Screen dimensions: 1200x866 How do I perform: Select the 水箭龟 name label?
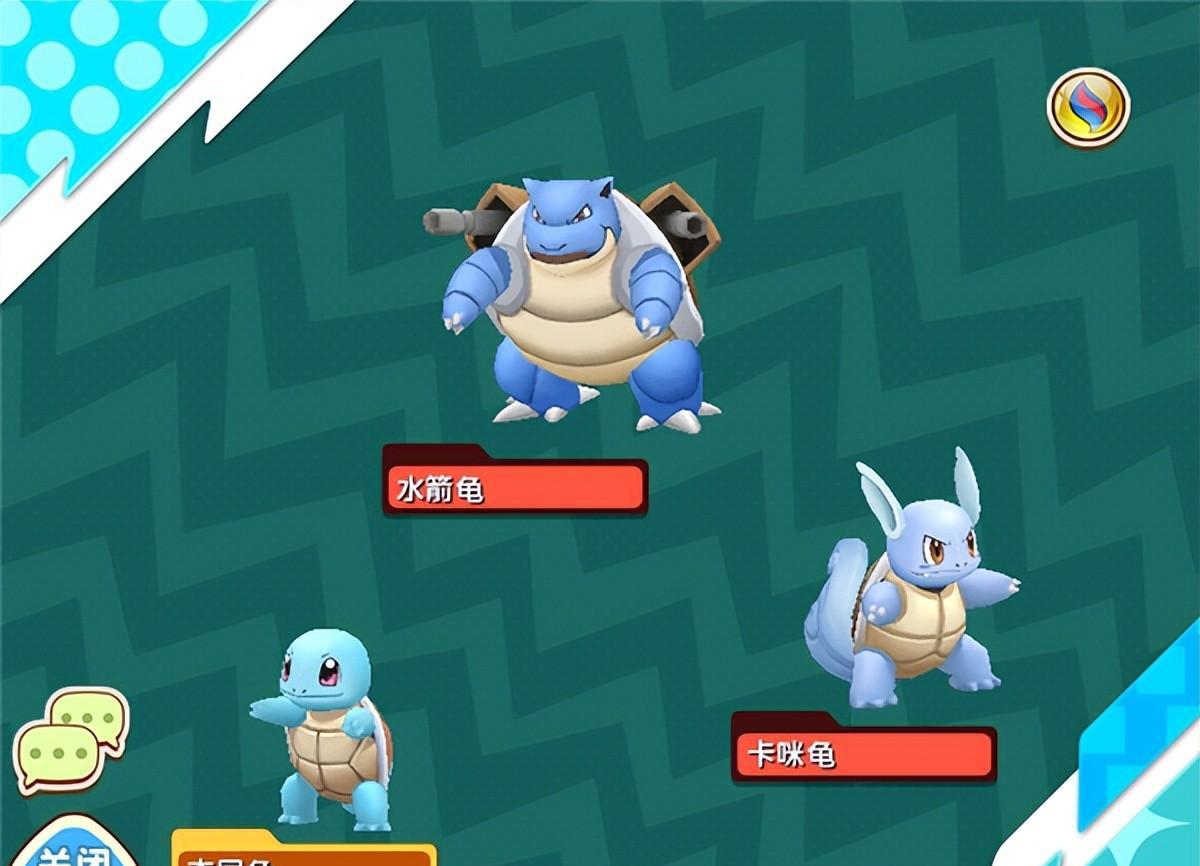[x=515, y=488]
